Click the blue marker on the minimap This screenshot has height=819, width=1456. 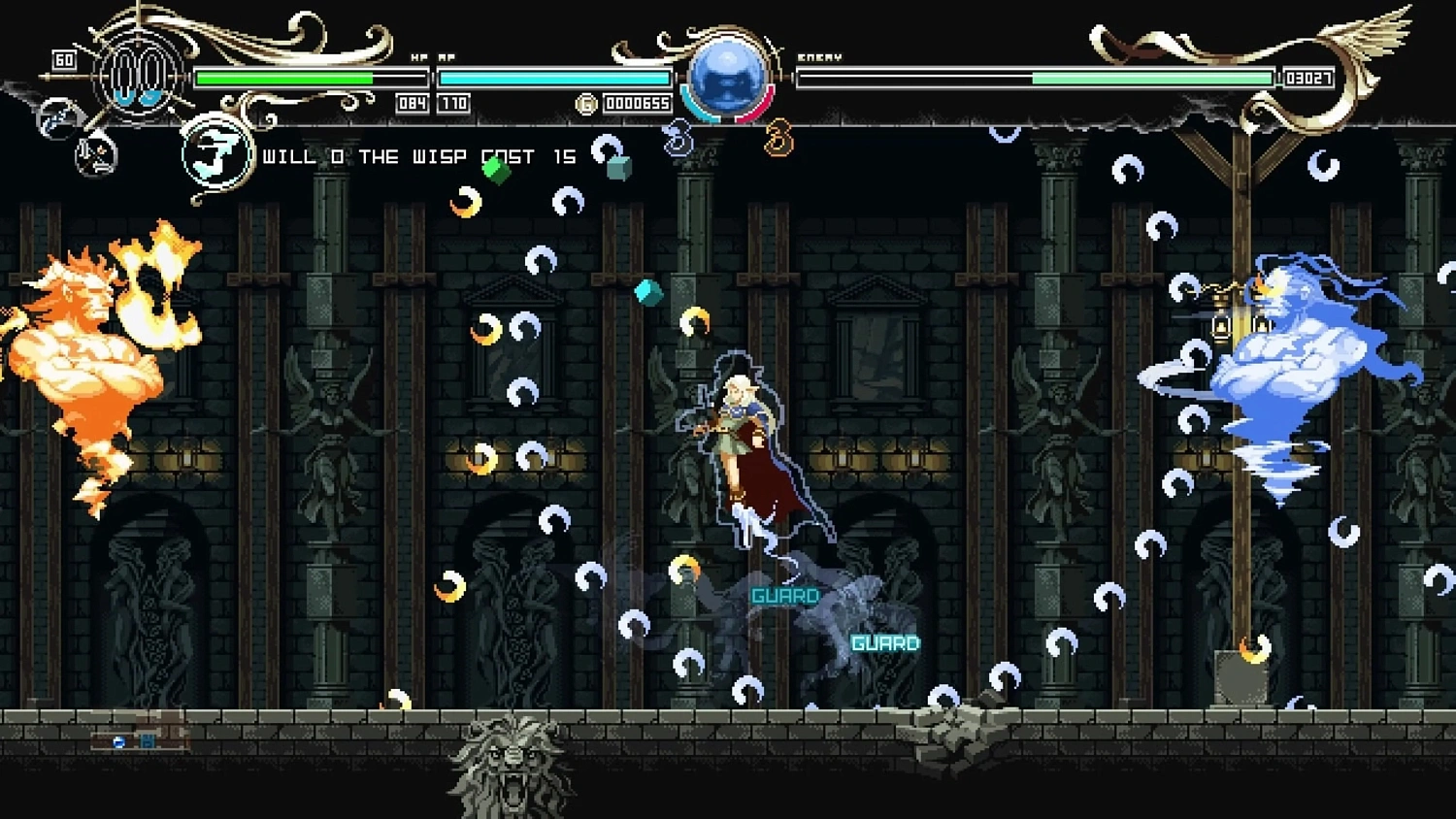(x=118, y=740)
